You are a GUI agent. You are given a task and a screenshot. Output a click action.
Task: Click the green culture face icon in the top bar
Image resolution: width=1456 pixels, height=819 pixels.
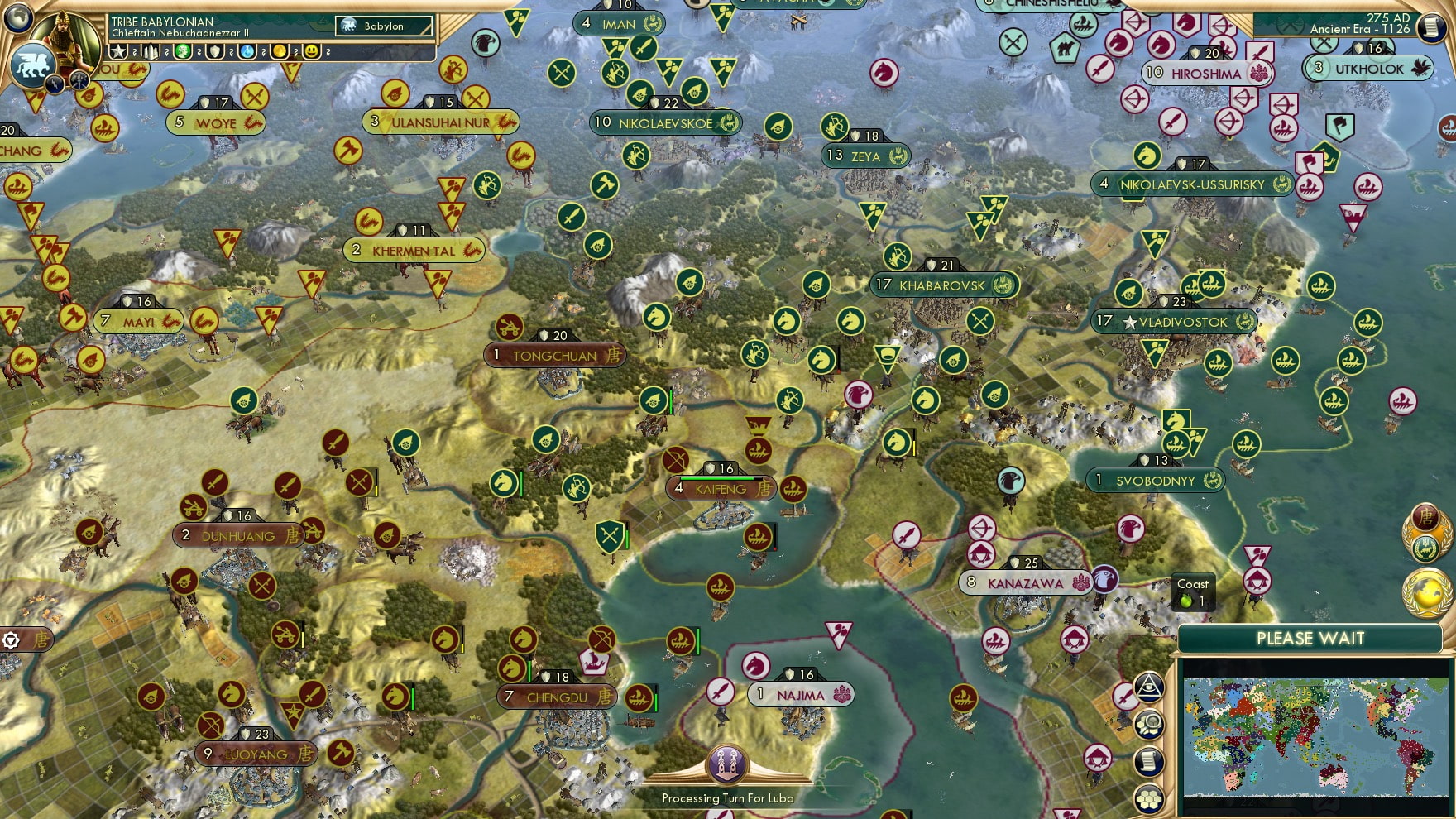click(x=183, y=52)
